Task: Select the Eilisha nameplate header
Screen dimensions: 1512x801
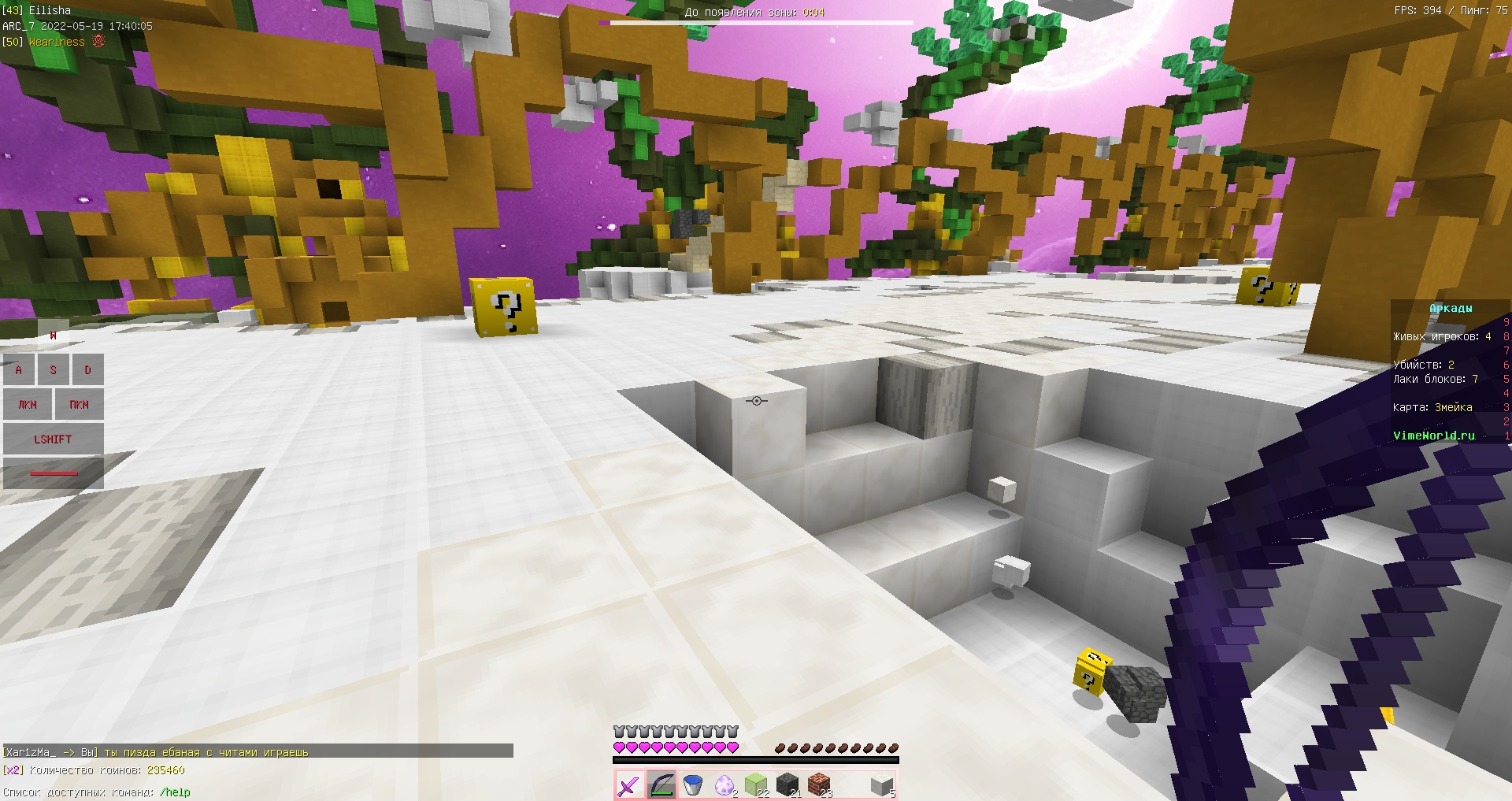Action: pos(36,10)
